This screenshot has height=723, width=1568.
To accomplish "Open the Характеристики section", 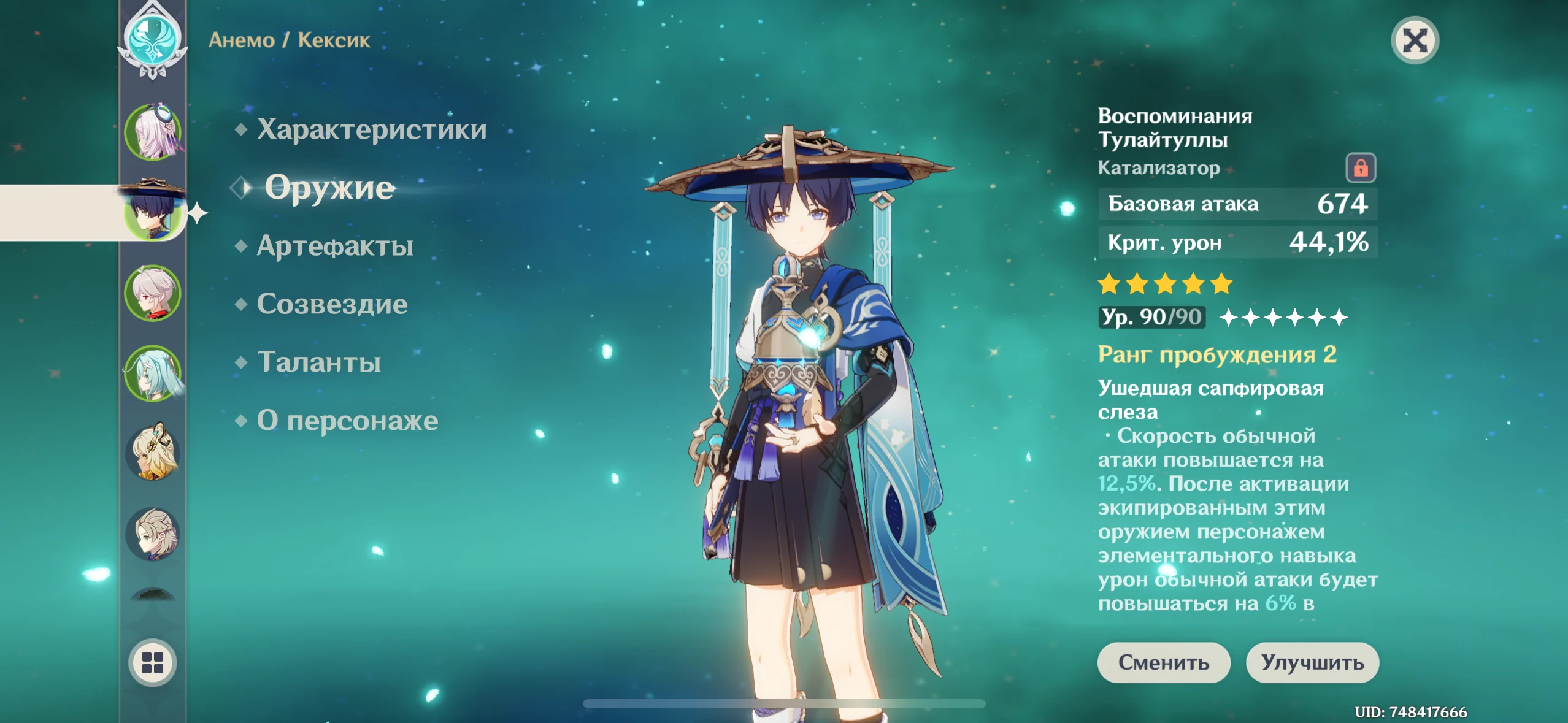I will [x=371, y=129].
